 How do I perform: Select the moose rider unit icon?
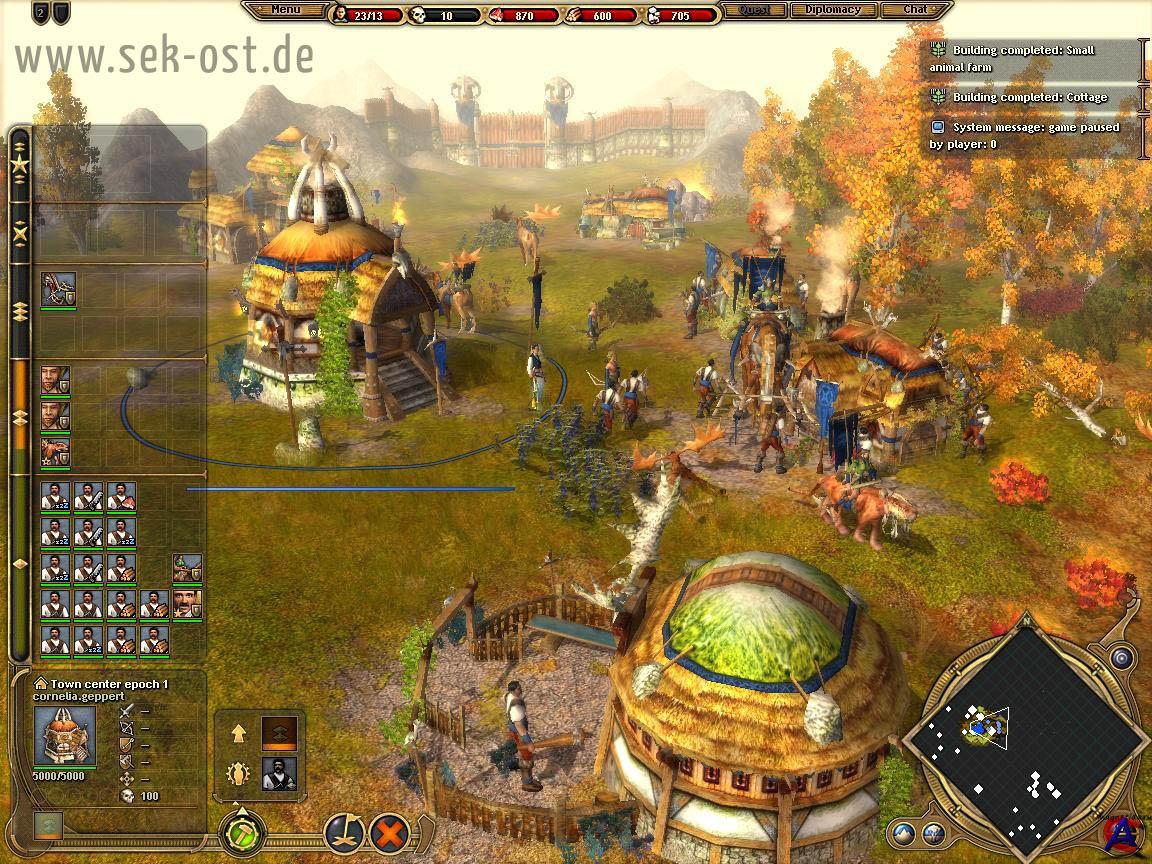pyautogui.click(x=55, y=452)
